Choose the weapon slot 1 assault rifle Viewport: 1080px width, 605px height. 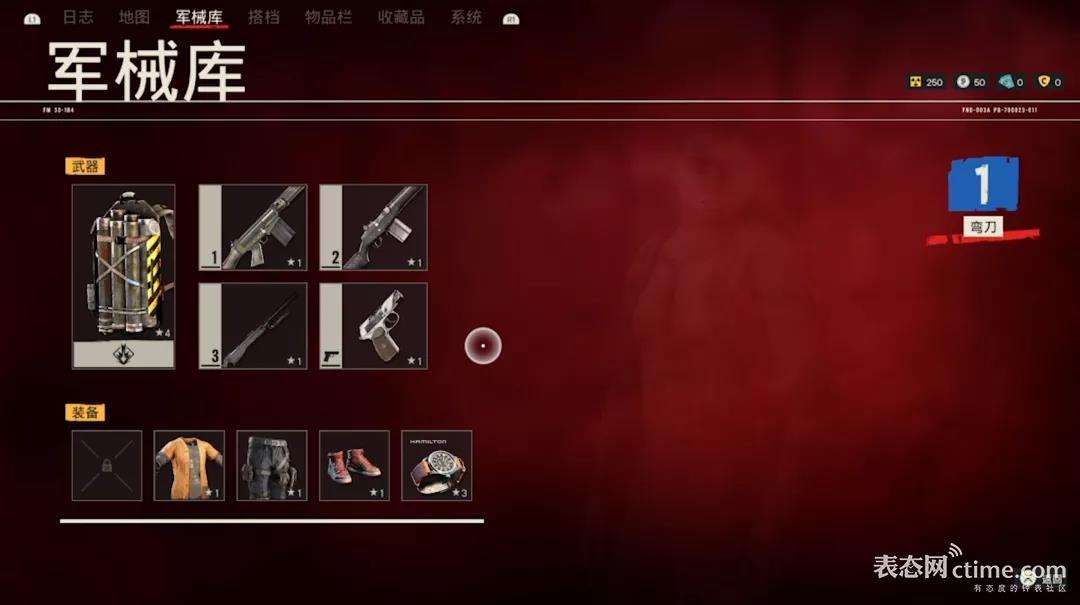[253, 227]
